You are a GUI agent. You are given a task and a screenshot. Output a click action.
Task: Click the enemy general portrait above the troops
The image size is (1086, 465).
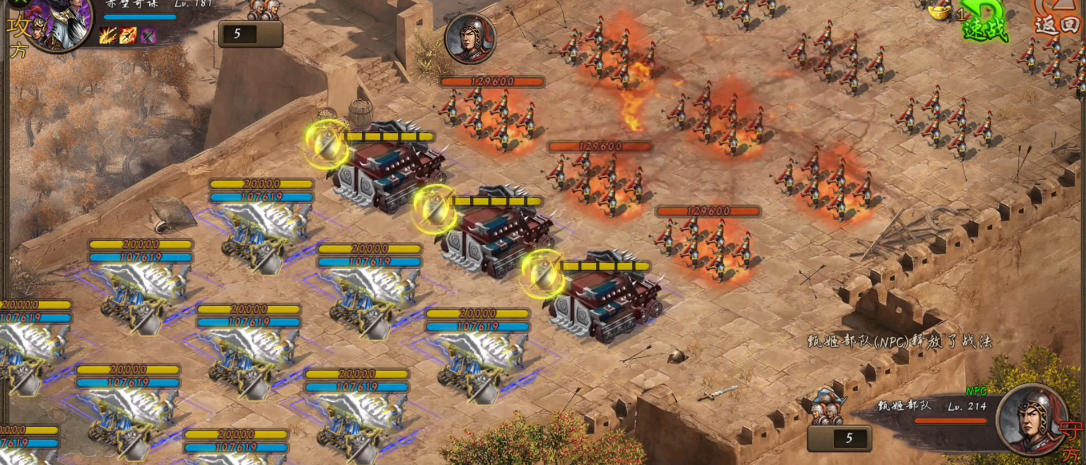pos(469,39)
